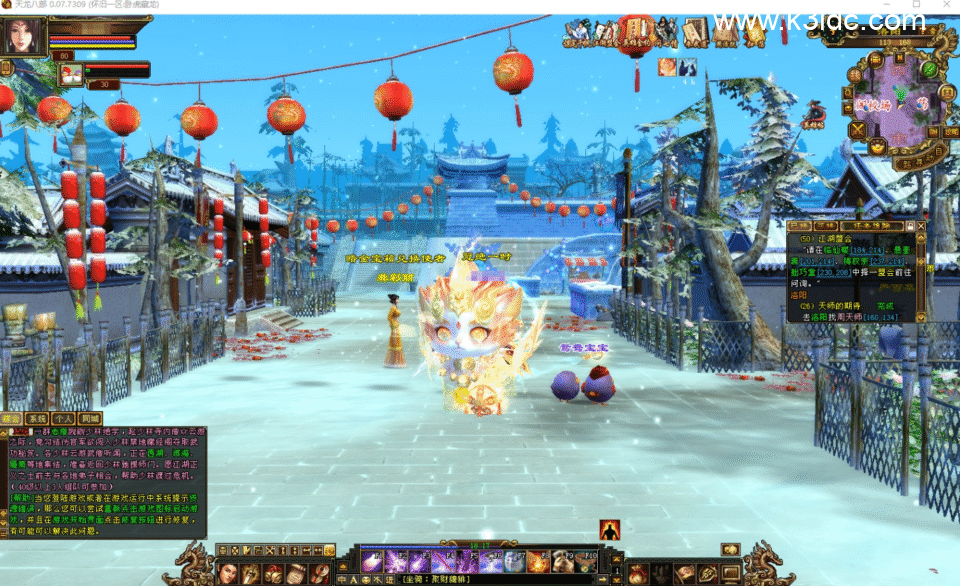Switch to the 系统 chat tab
This screenshot has height=586, width=960.
click(x=37, y=418)
